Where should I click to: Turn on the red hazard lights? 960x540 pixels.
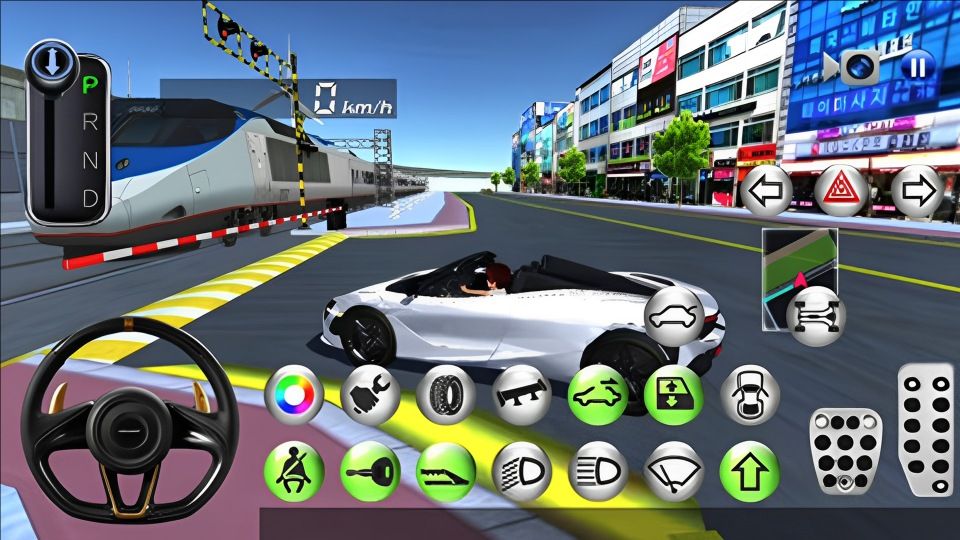840,191
